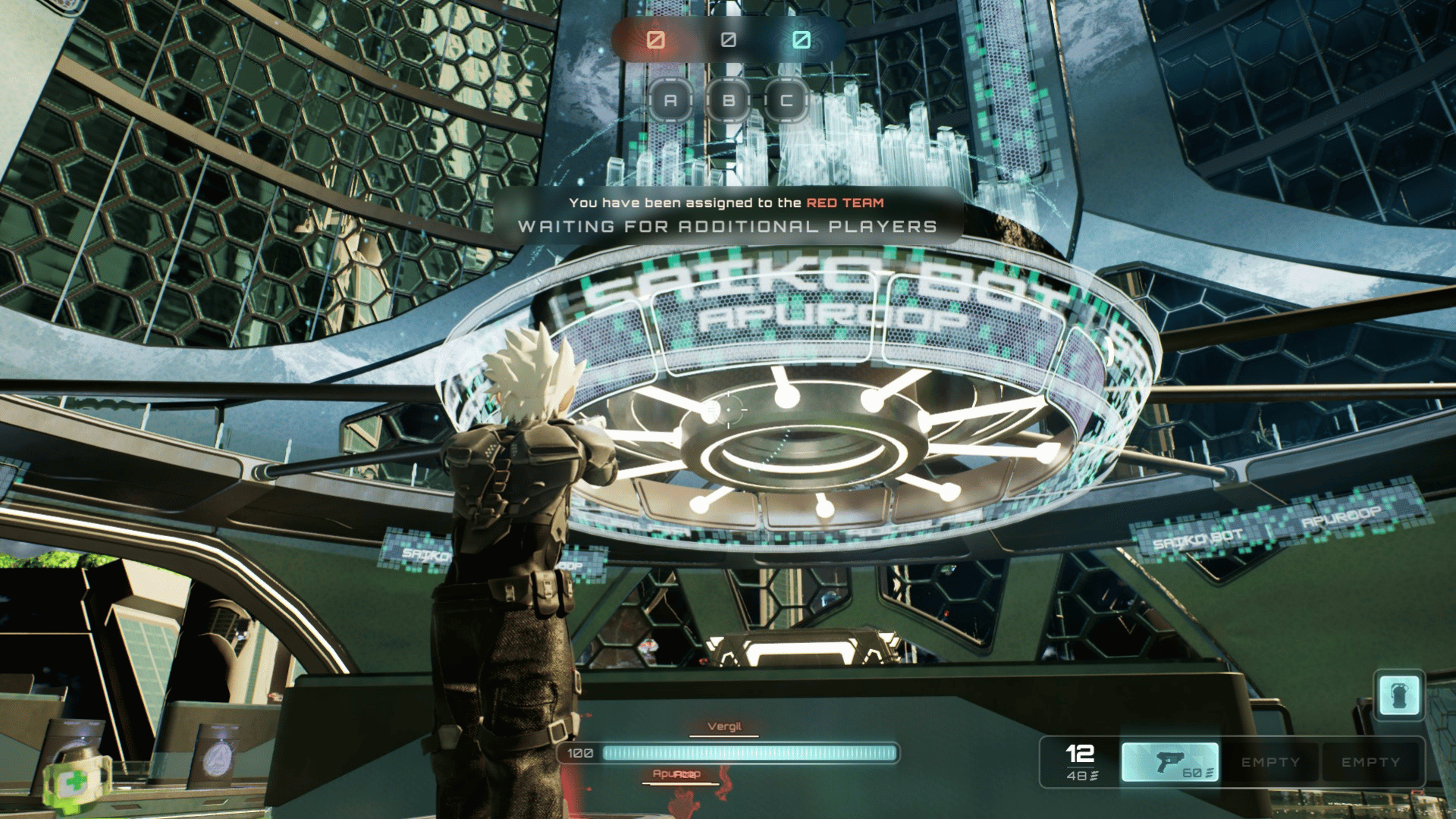The image size is (1456, 819).
Task: Select capture point A indicator
Action: click(x=670, y=100)
